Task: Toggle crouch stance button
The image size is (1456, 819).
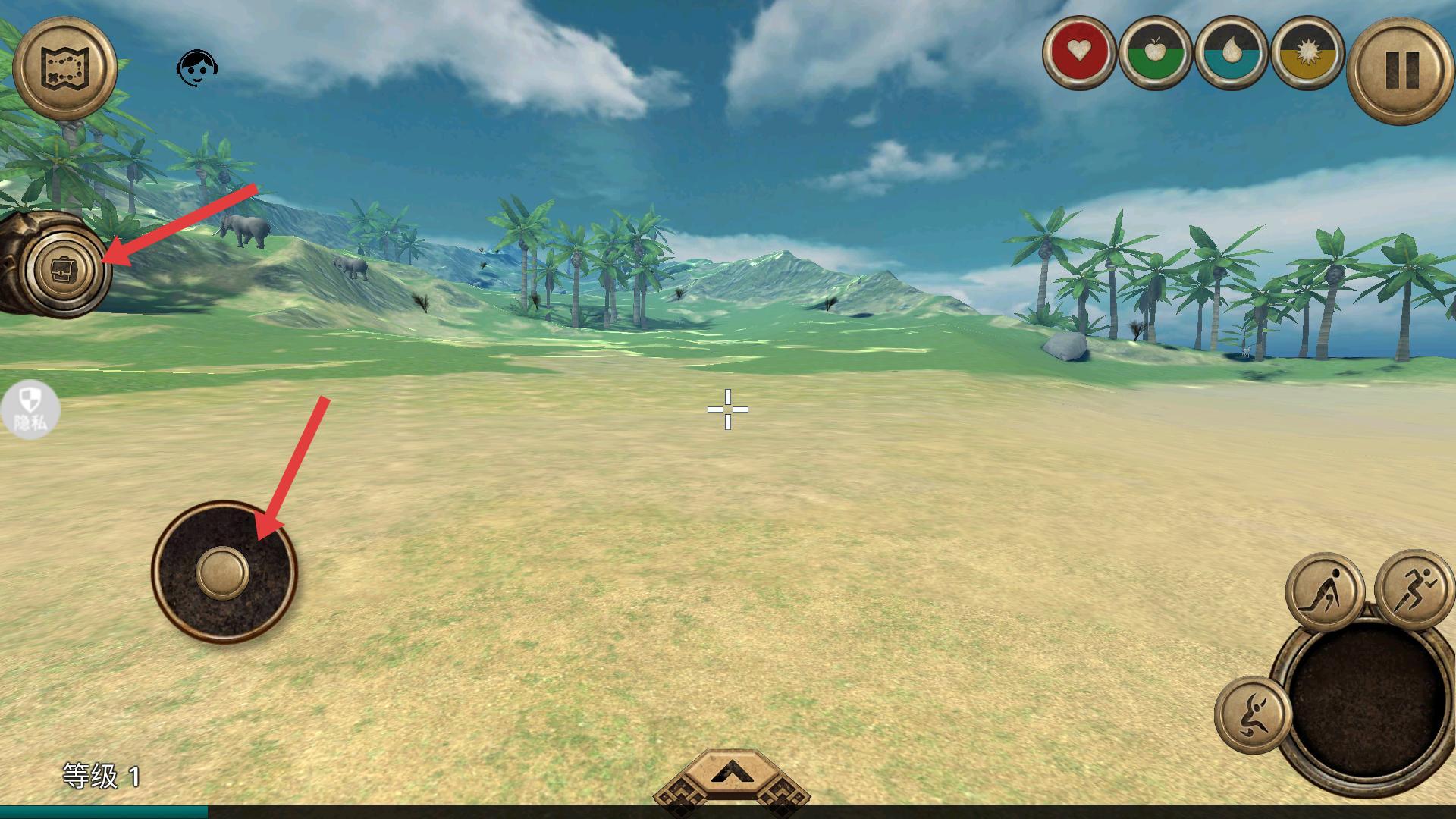Action: coord(1324,592)
